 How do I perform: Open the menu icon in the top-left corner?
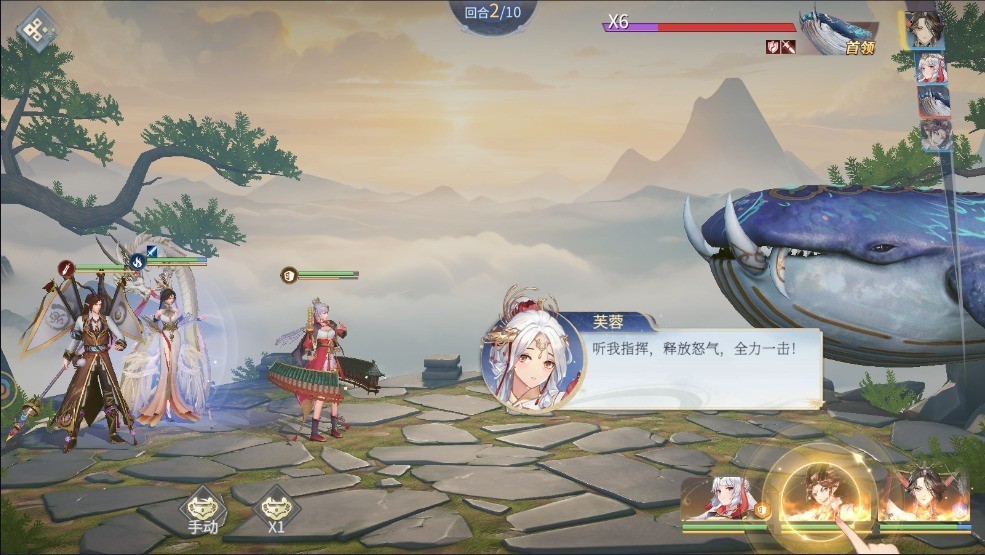(37, 29)
